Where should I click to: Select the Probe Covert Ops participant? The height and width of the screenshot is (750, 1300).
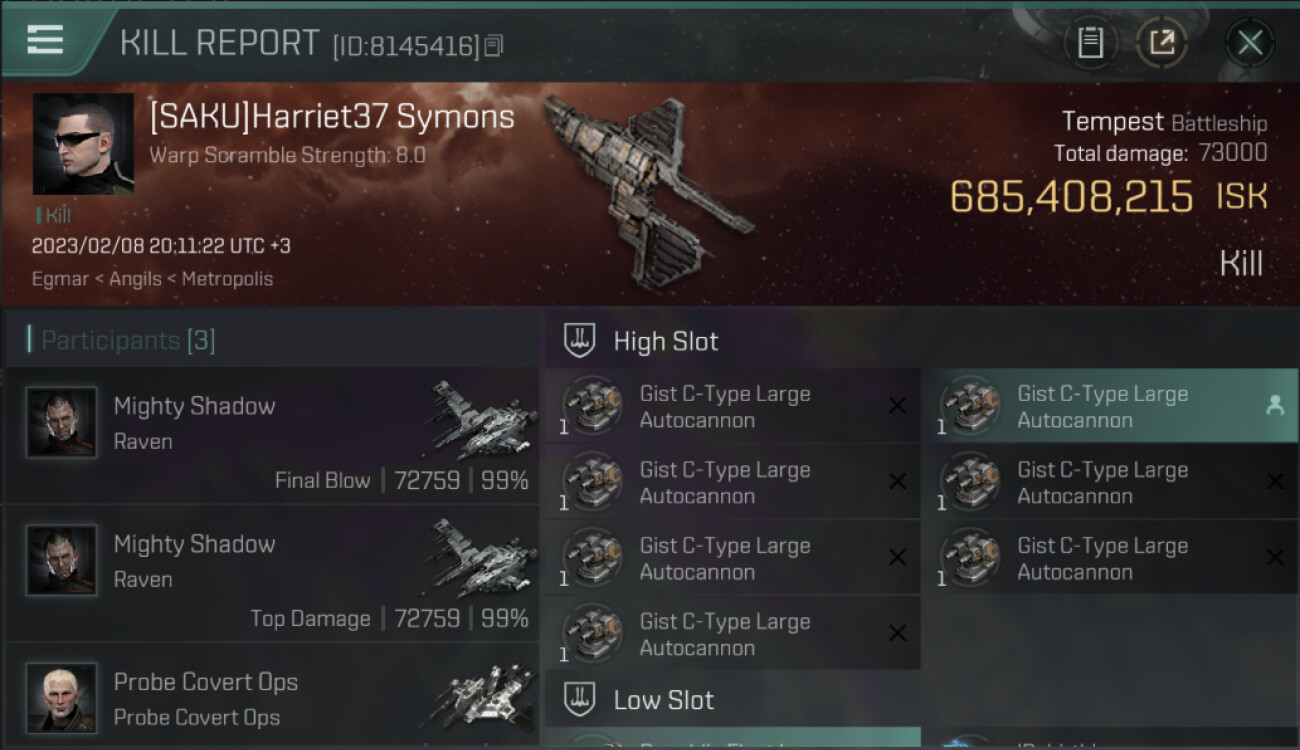[272, 697]
